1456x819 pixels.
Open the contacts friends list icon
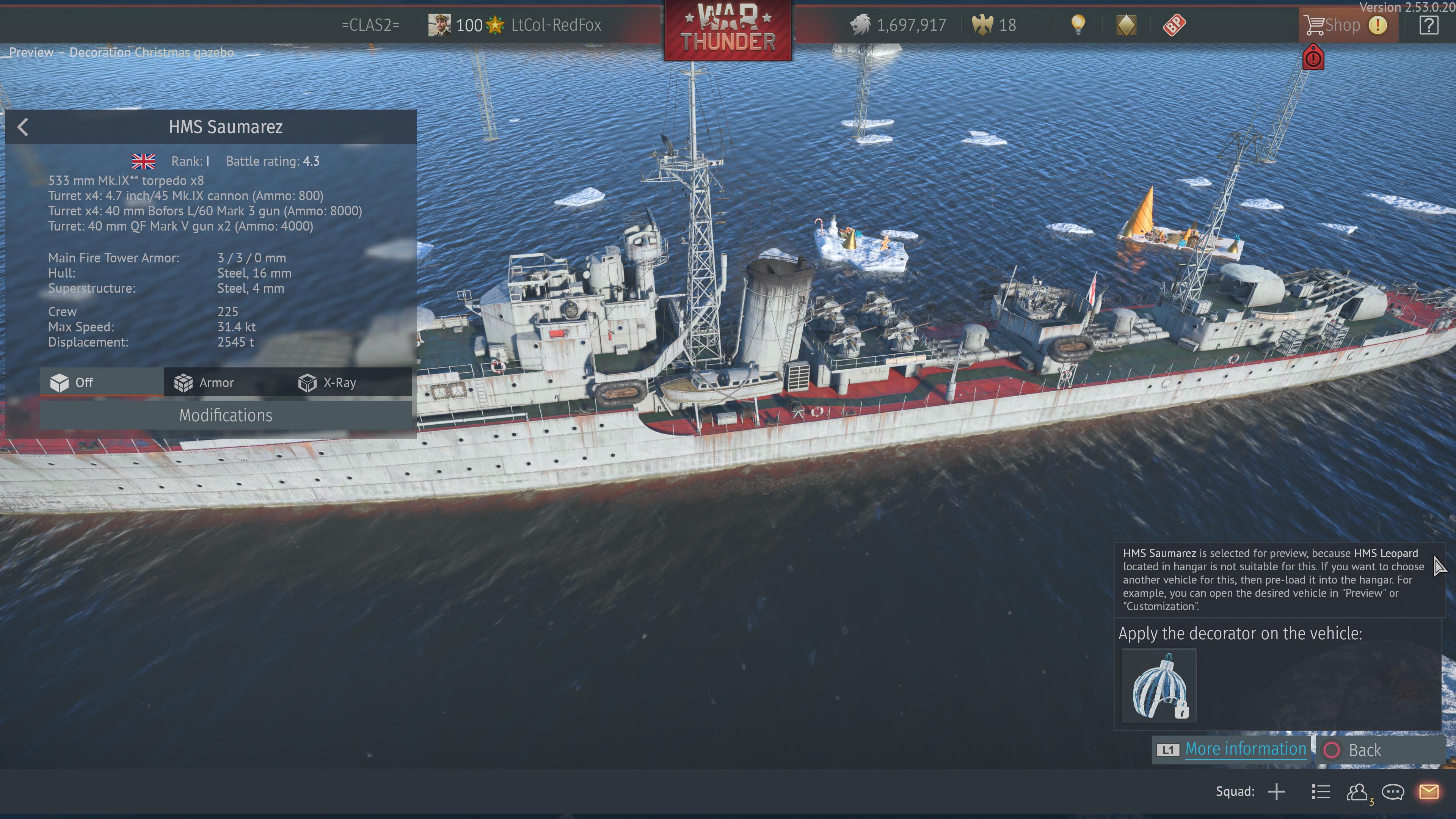click(1357, 792)
